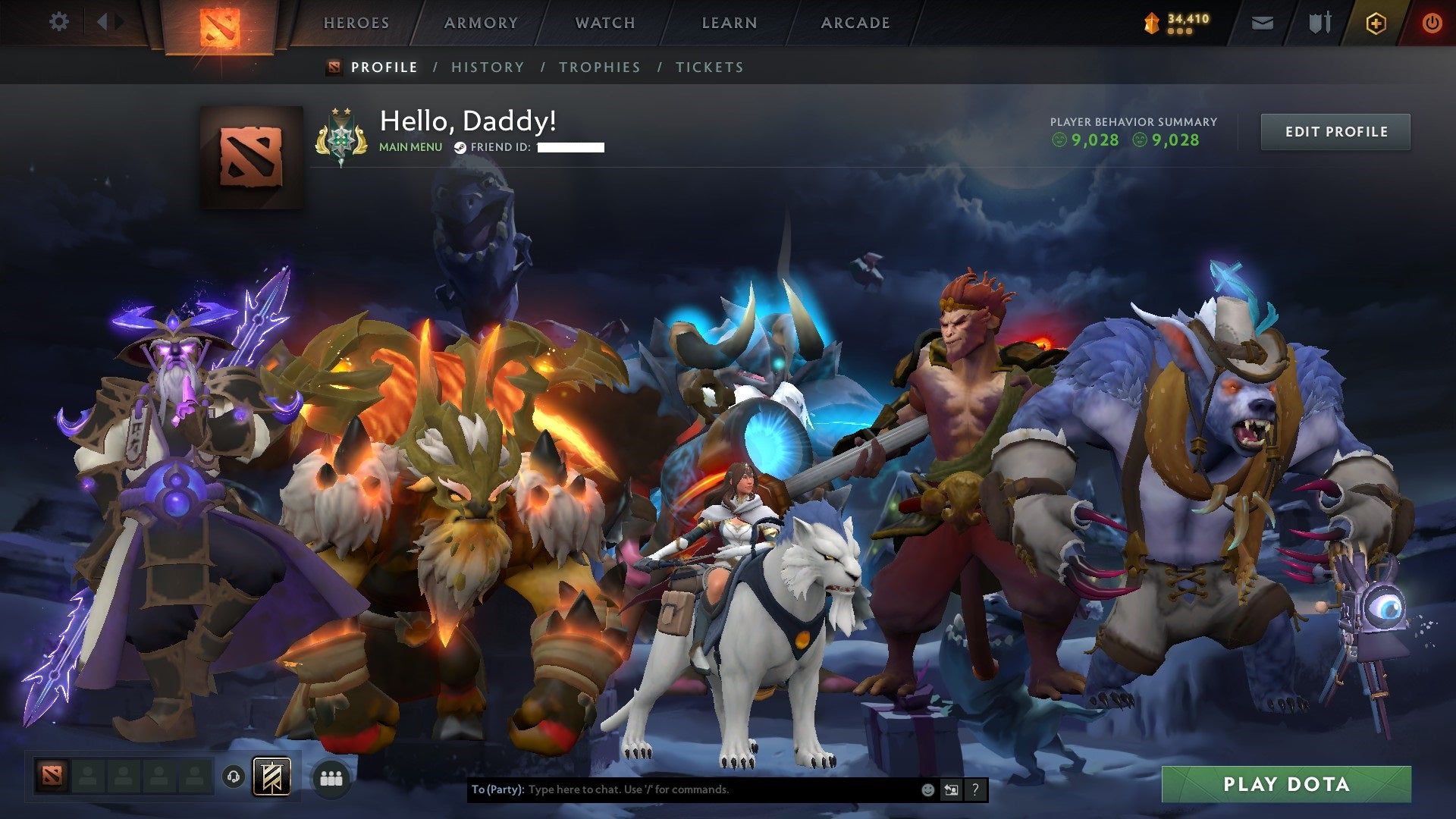Open the chat help with the question mark
The image size is (1456, 819).
coord(974,789)
